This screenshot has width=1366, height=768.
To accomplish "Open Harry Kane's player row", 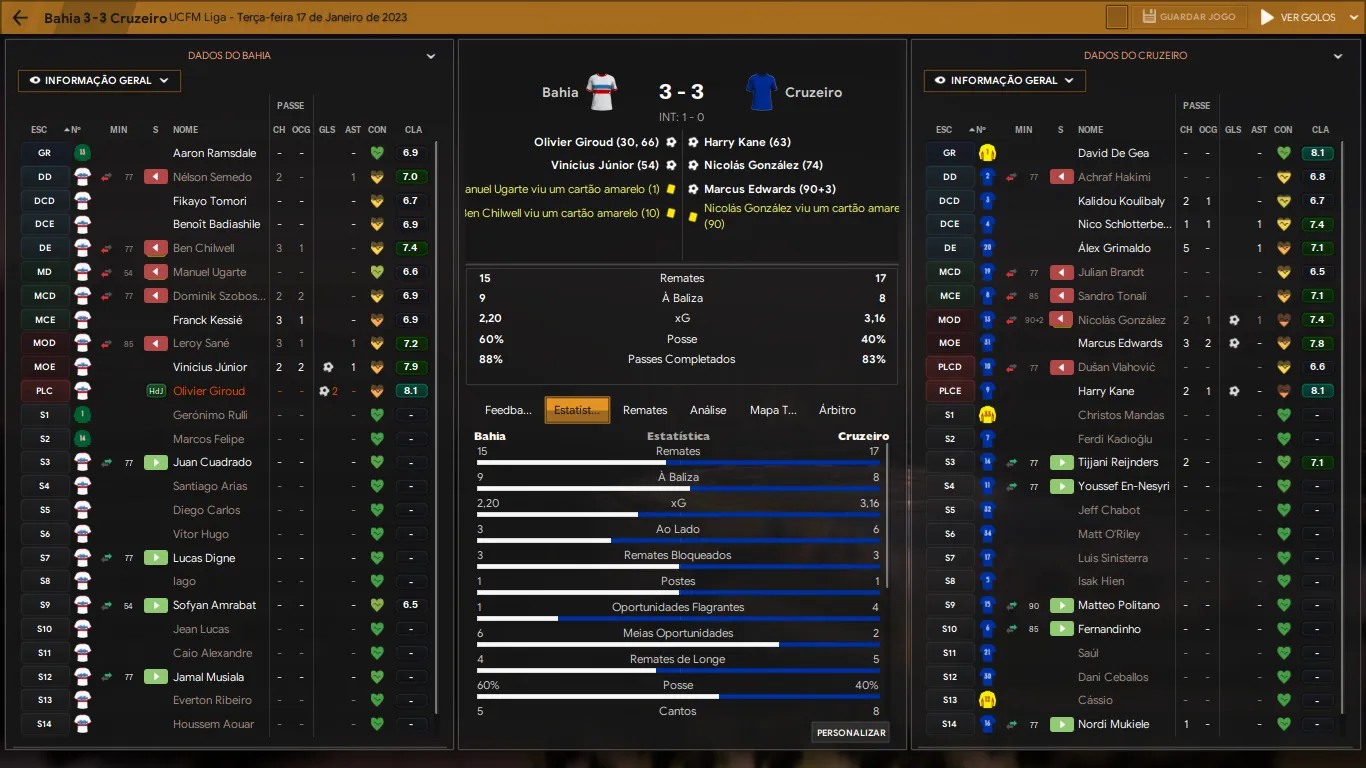I will click(1106, 391).
